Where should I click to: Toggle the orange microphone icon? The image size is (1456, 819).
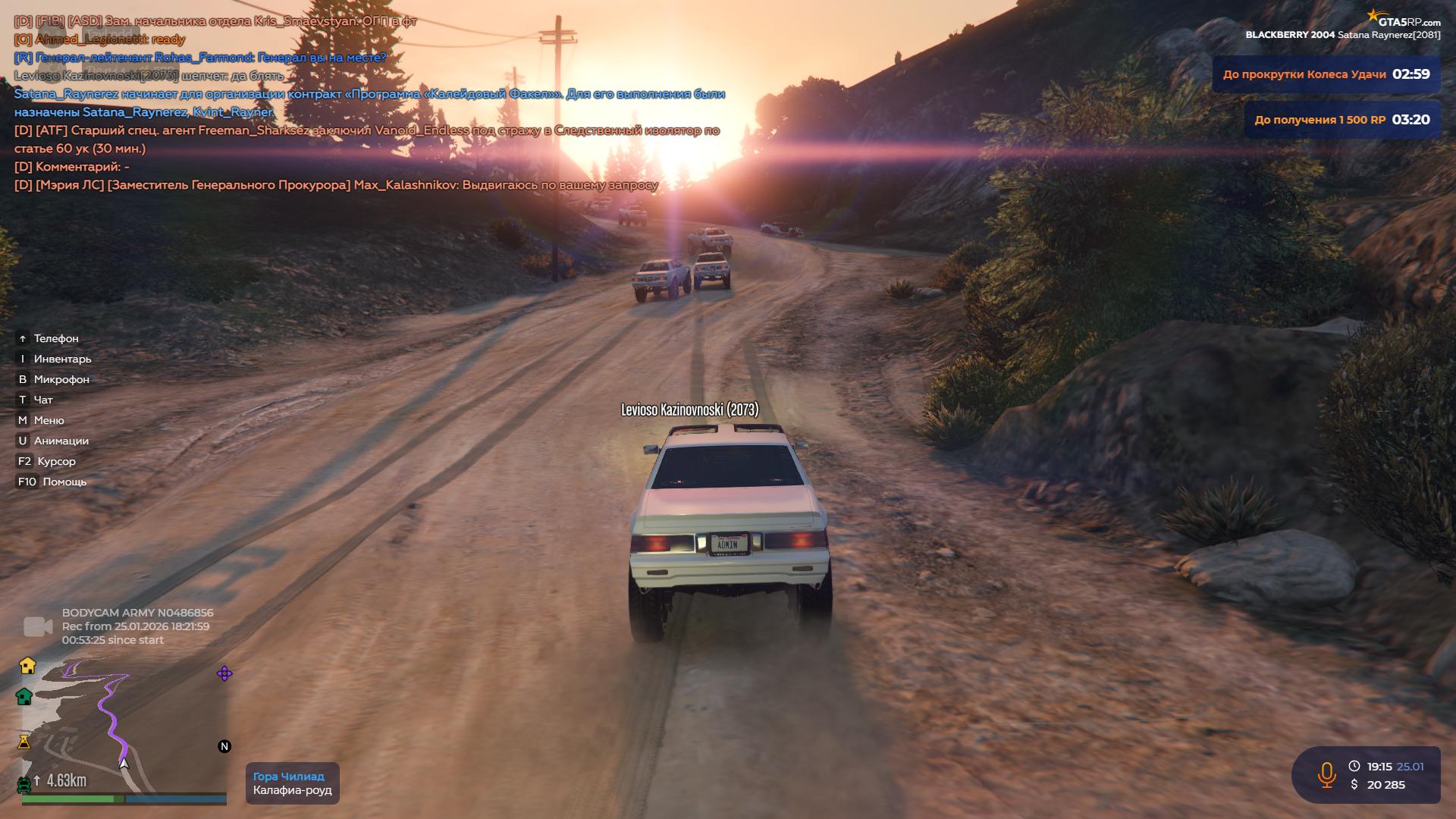click(x=1326, y=775)
